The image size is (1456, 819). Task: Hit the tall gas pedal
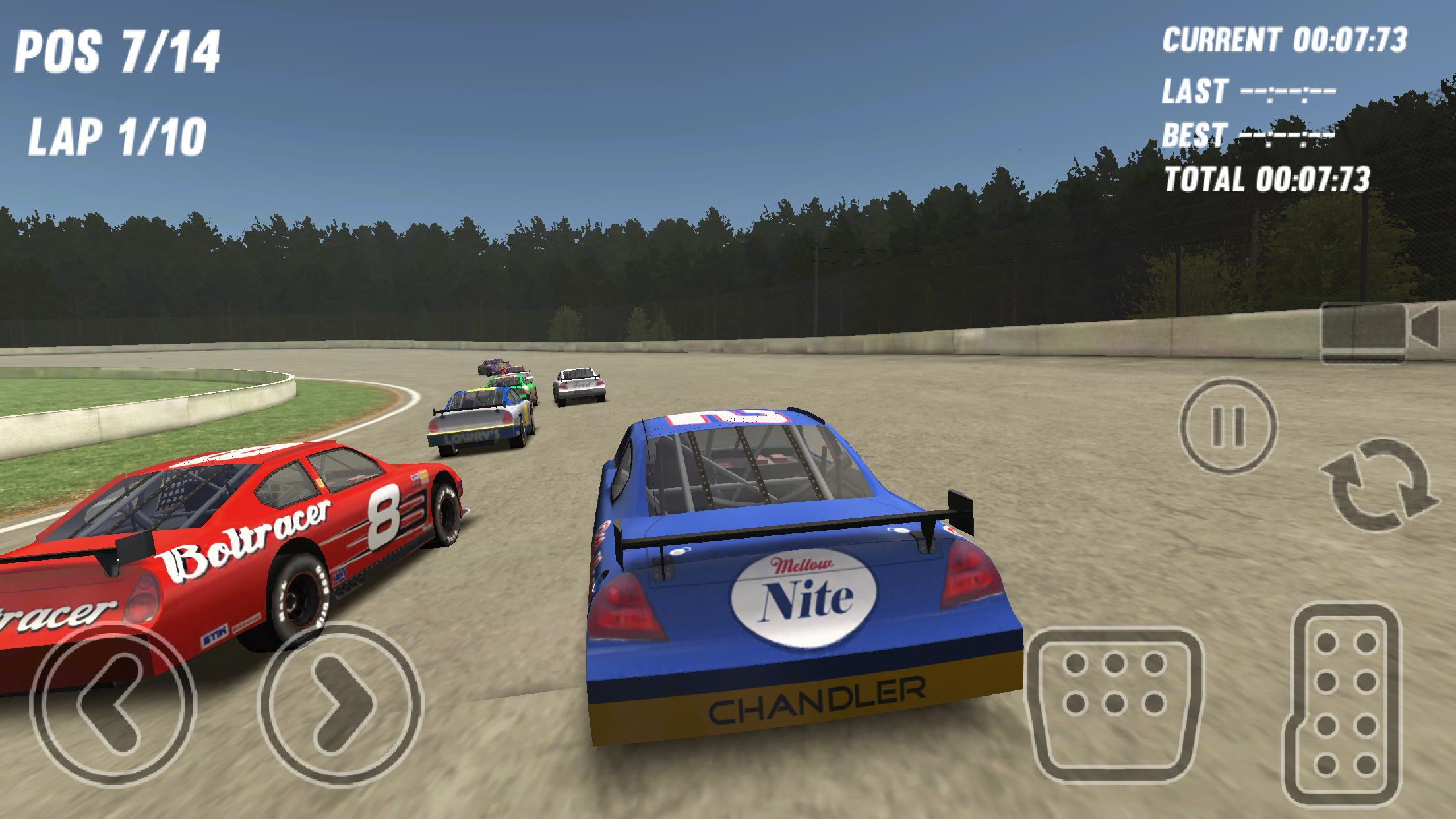pos(1344,704)
